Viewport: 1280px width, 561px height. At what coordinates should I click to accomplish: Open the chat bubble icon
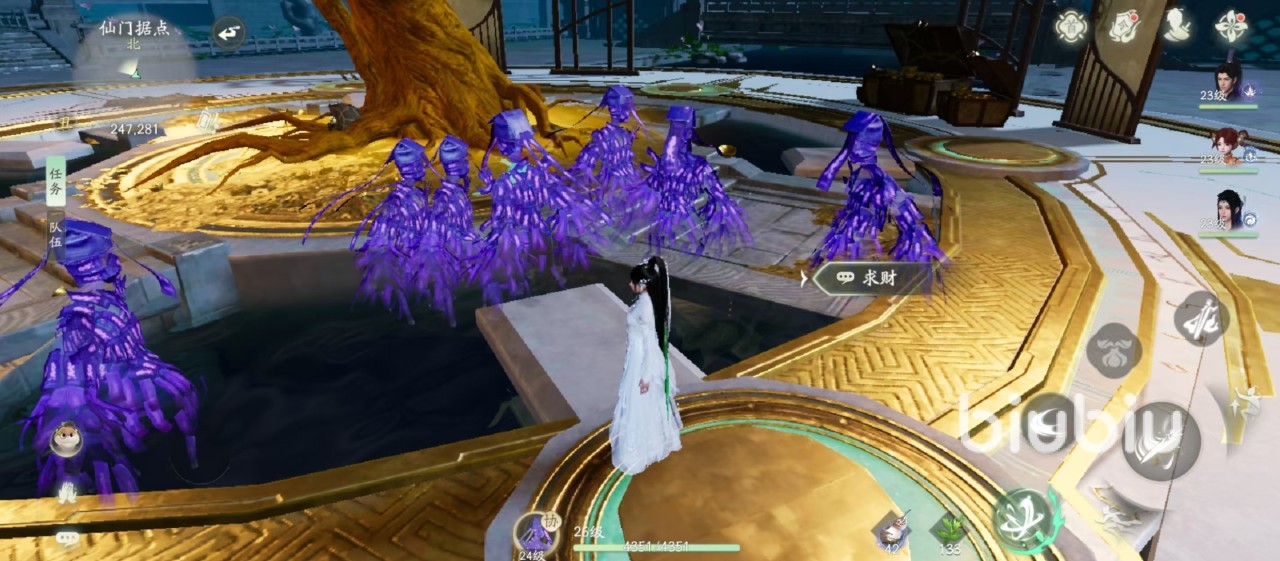click(67, 538)
